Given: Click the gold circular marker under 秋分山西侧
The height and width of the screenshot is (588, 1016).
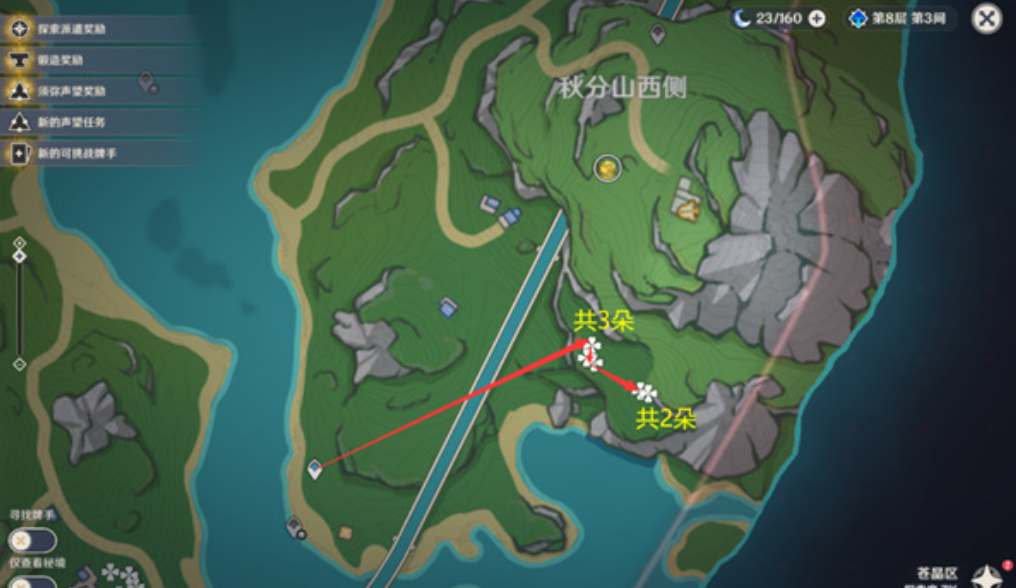Looking at the screenshot, I should 606,168.
